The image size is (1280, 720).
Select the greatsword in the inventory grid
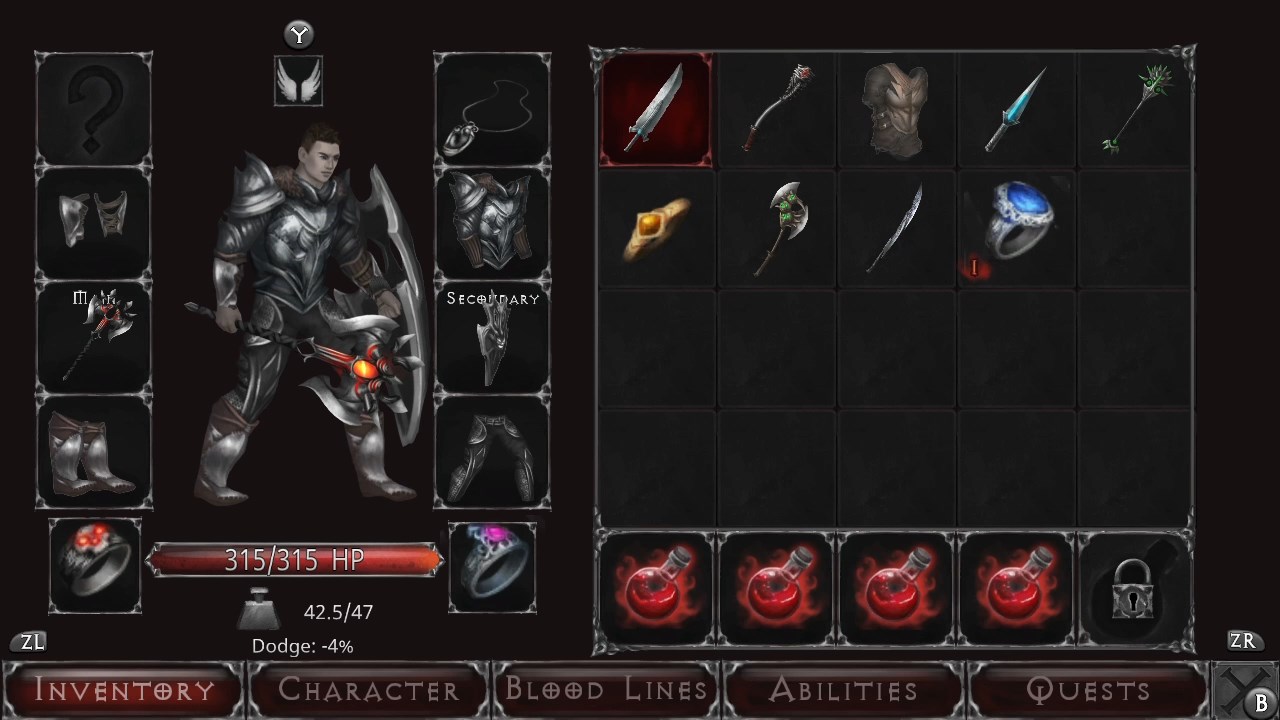pos(655,108)
